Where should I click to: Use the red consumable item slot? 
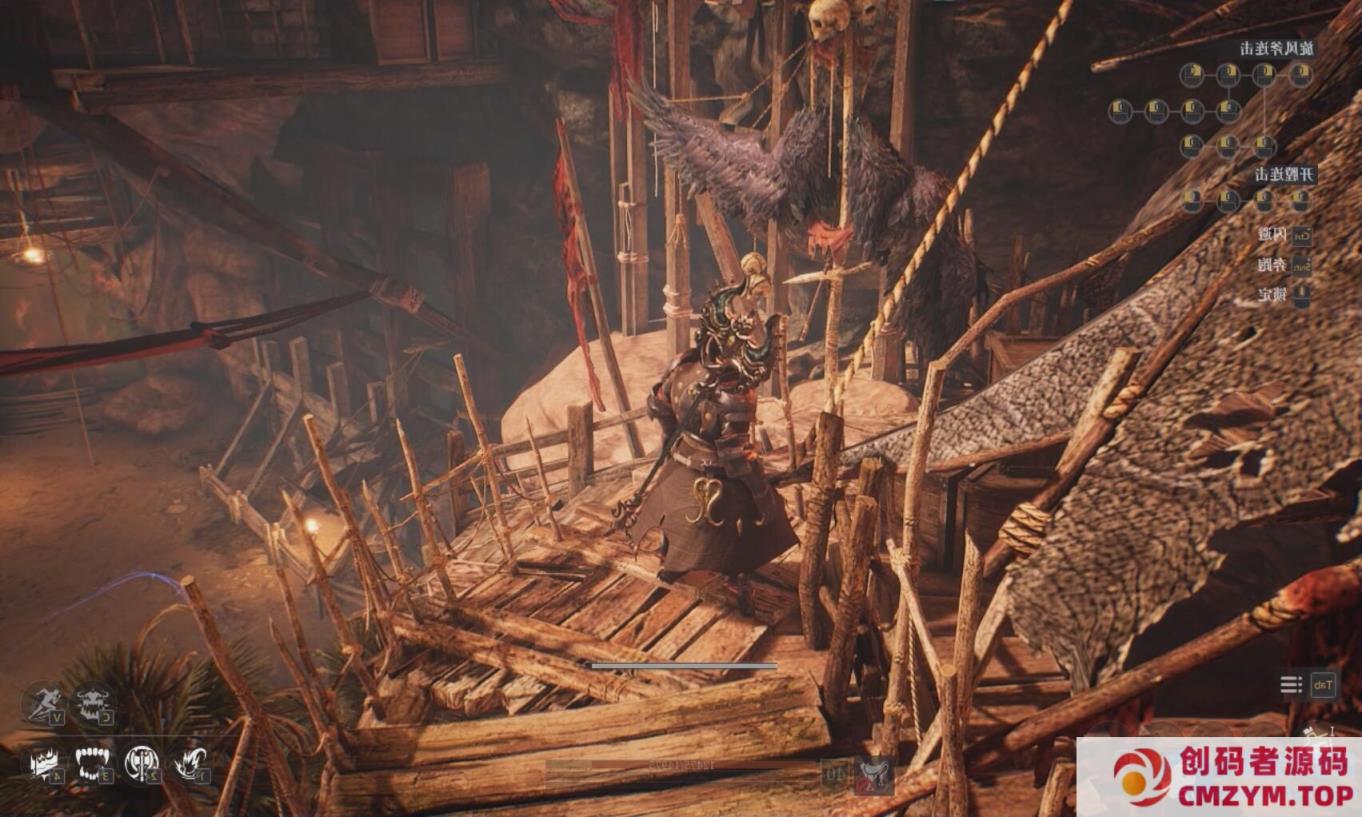point(875,773)
